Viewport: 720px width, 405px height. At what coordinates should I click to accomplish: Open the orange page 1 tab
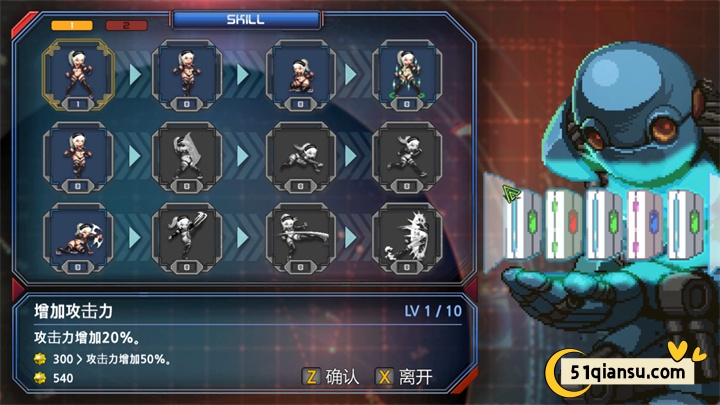tap(71, 25)
